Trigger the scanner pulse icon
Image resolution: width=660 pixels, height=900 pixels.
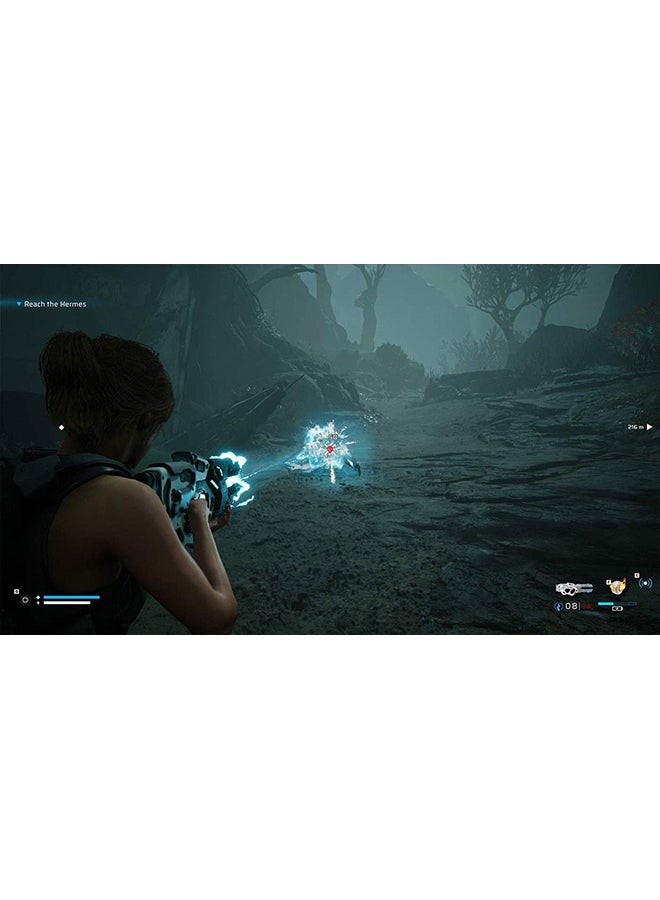[x=645, y=583]
